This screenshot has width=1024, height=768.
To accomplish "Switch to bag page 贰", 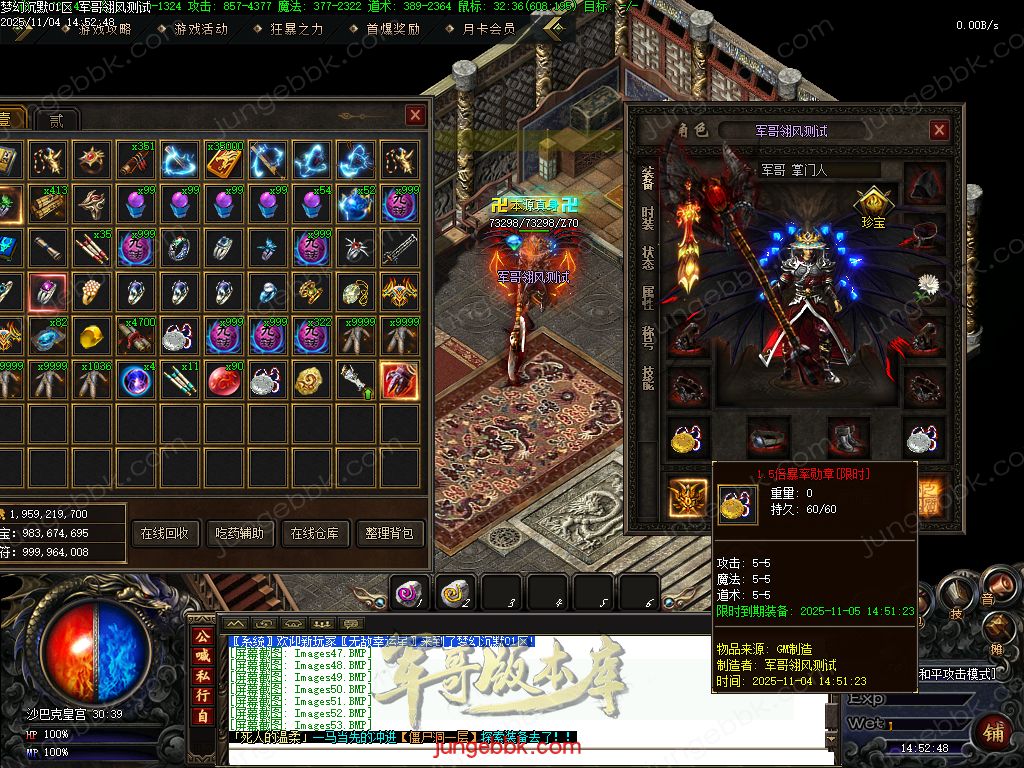I will [57, 120].
